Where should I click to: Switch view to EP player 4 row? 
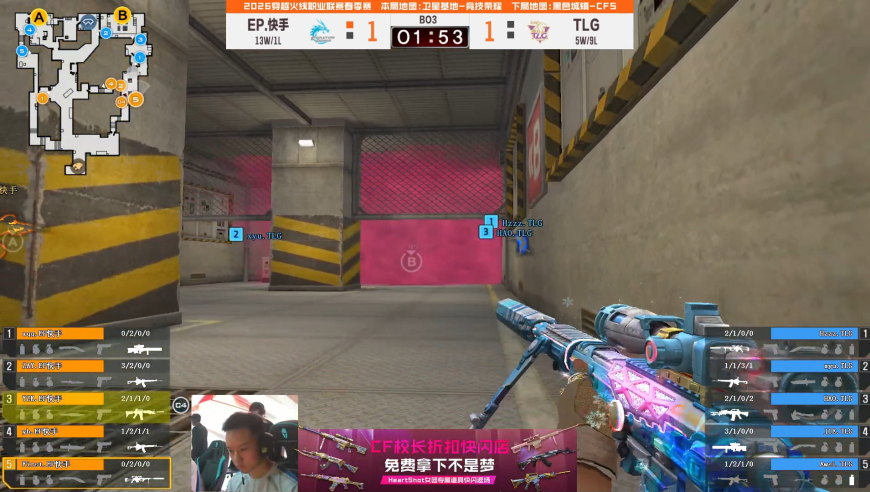(x=85, y=438)
